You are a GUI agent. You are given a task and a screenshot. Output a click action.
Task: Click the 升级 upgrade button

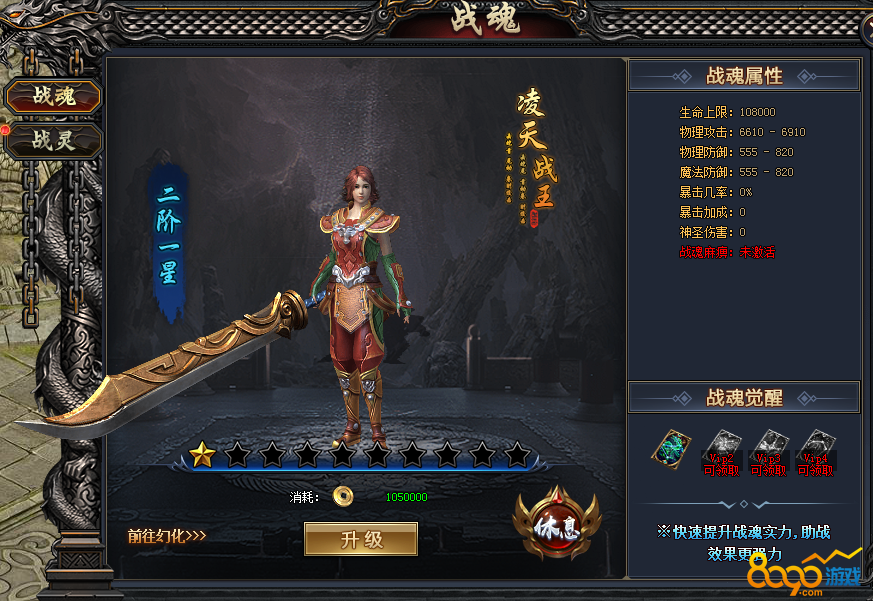pyautogui.click(x=361, y=540)
